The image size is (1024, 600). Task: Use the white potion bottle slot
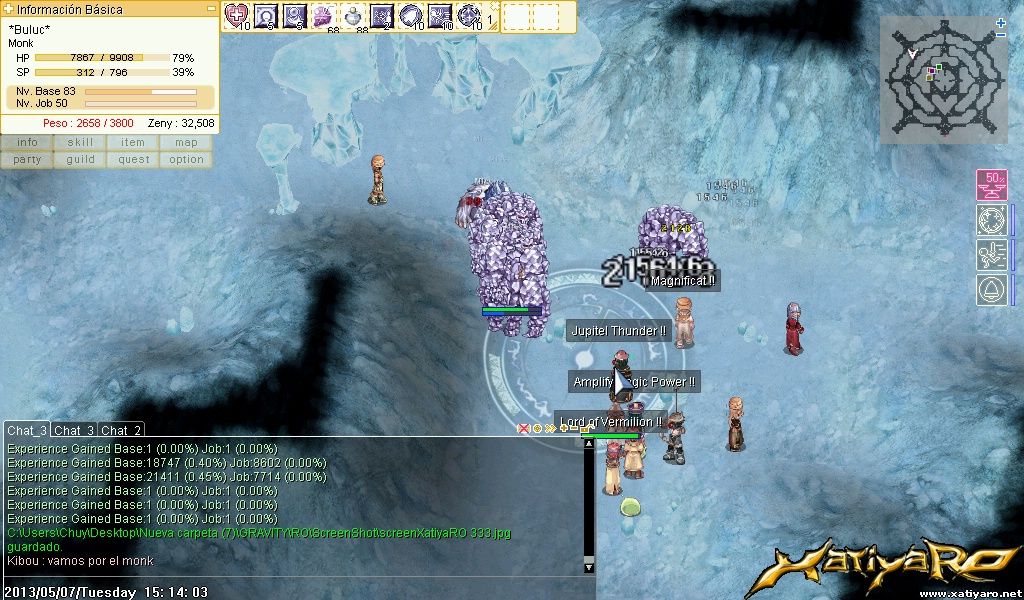pyautogui.click(x=354, y=15)
